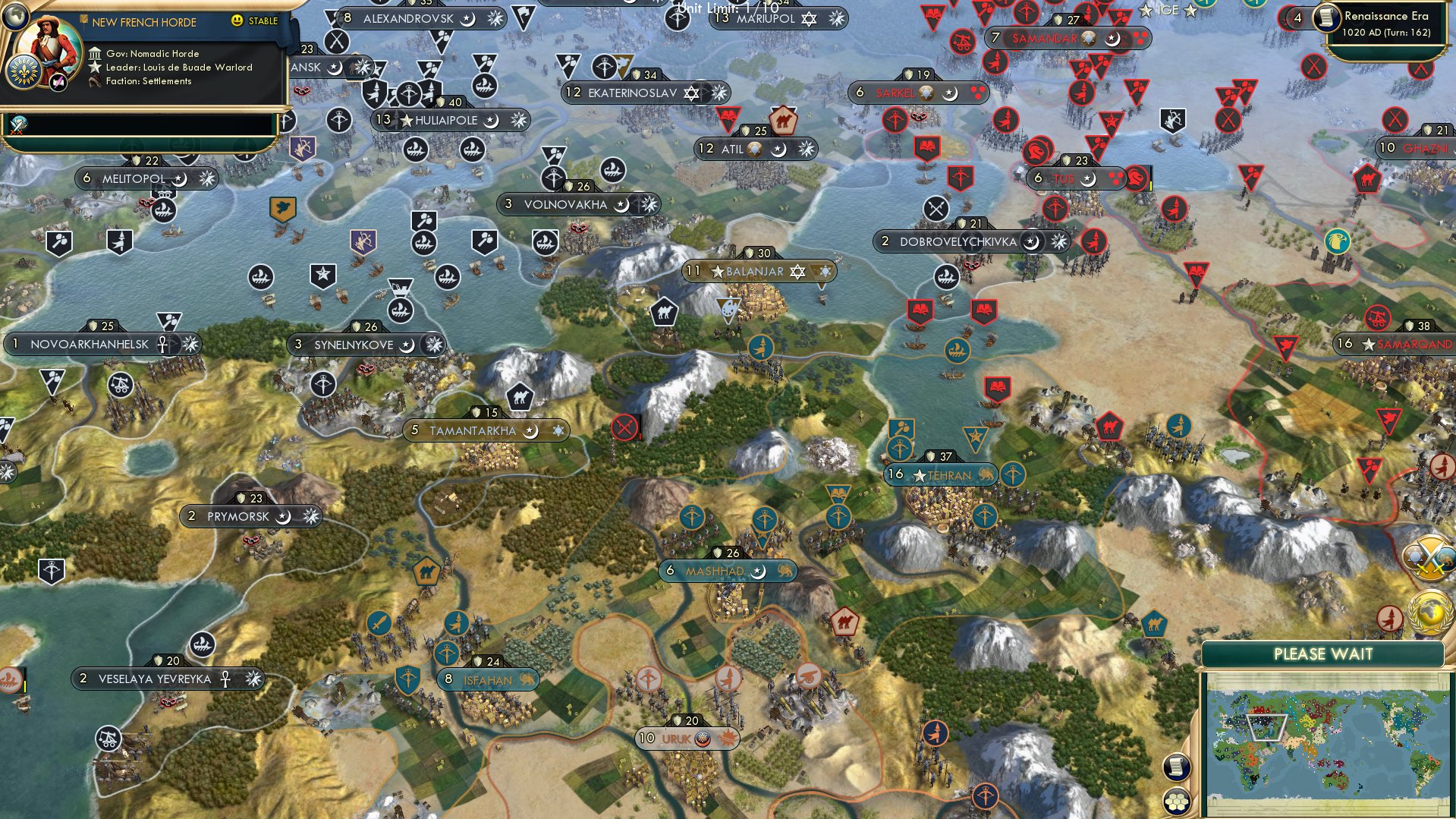Image resolution: width=1456 pixels, height=819 pixels.
Task: Toggle the hex grid overlay icon
Action: pos(1178,801)
